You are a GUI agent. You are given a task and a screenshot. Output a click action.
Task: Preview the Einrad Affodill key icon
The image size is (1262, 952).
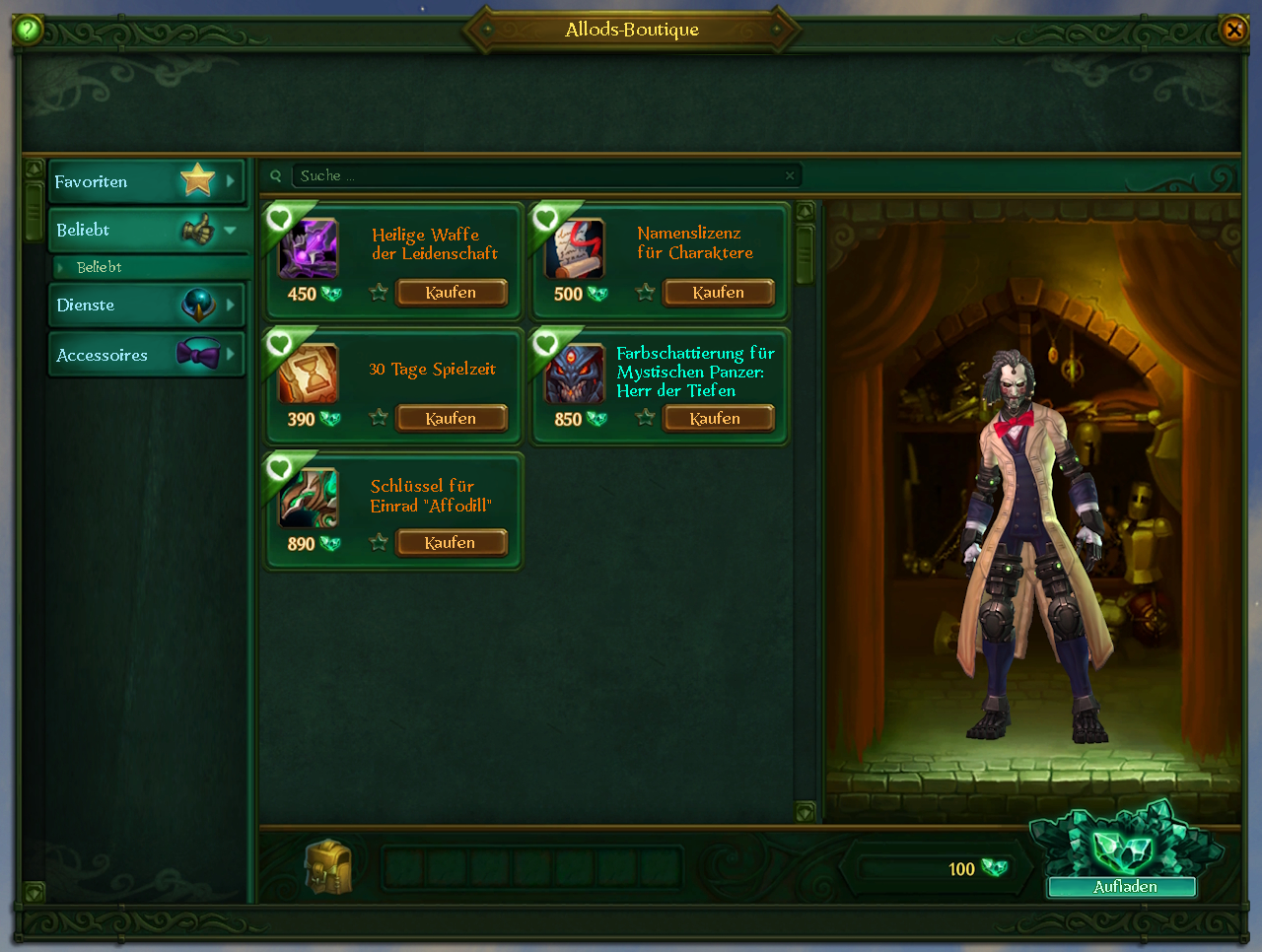[x=309, y=498]
